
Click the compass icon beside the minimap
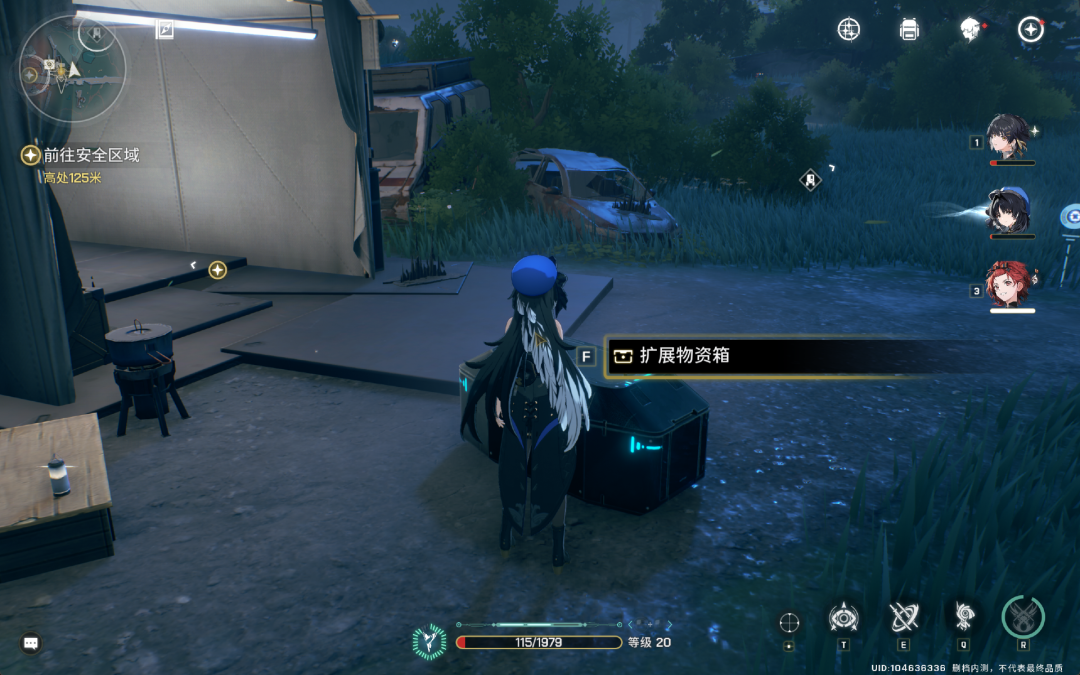pyautogui.click(x=165, y=30)
